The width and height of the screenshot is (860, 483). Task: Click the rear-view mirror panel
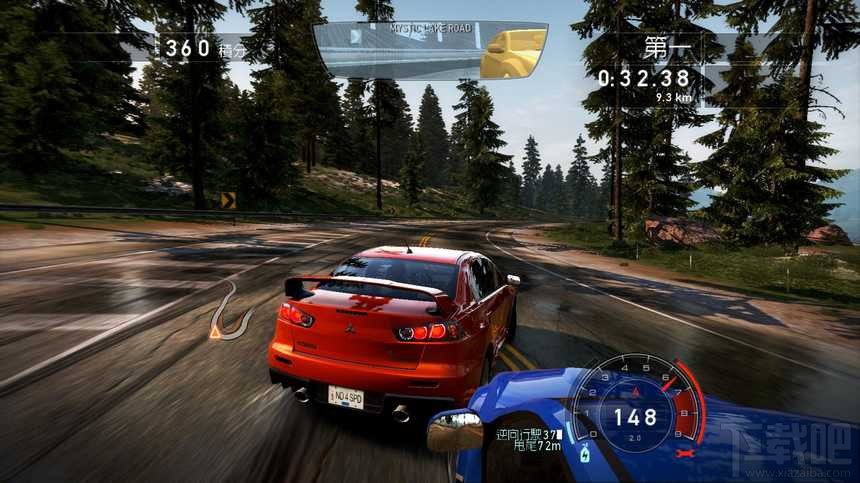430,50
